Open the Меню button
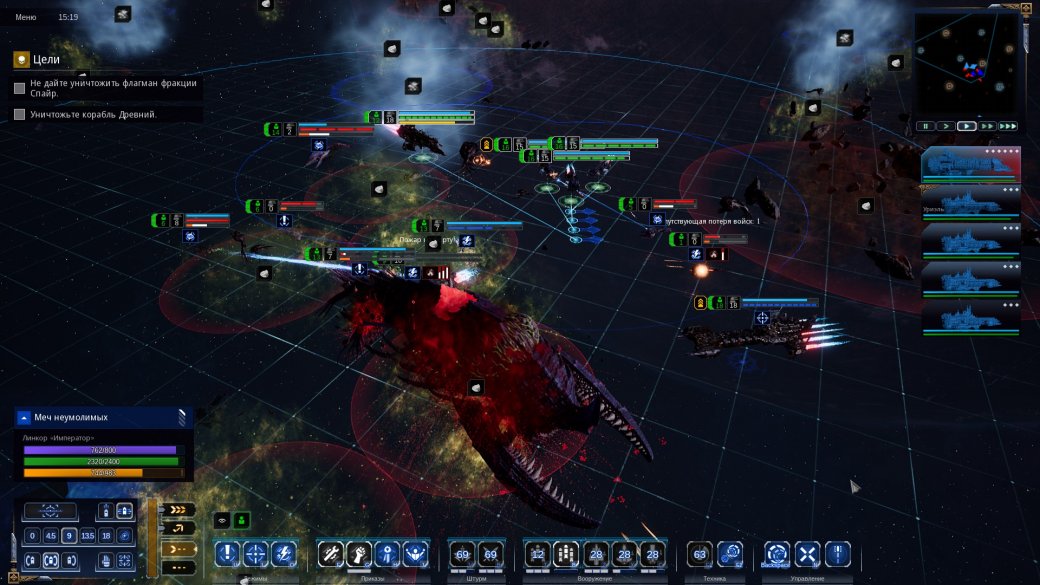 coord(25,17)
